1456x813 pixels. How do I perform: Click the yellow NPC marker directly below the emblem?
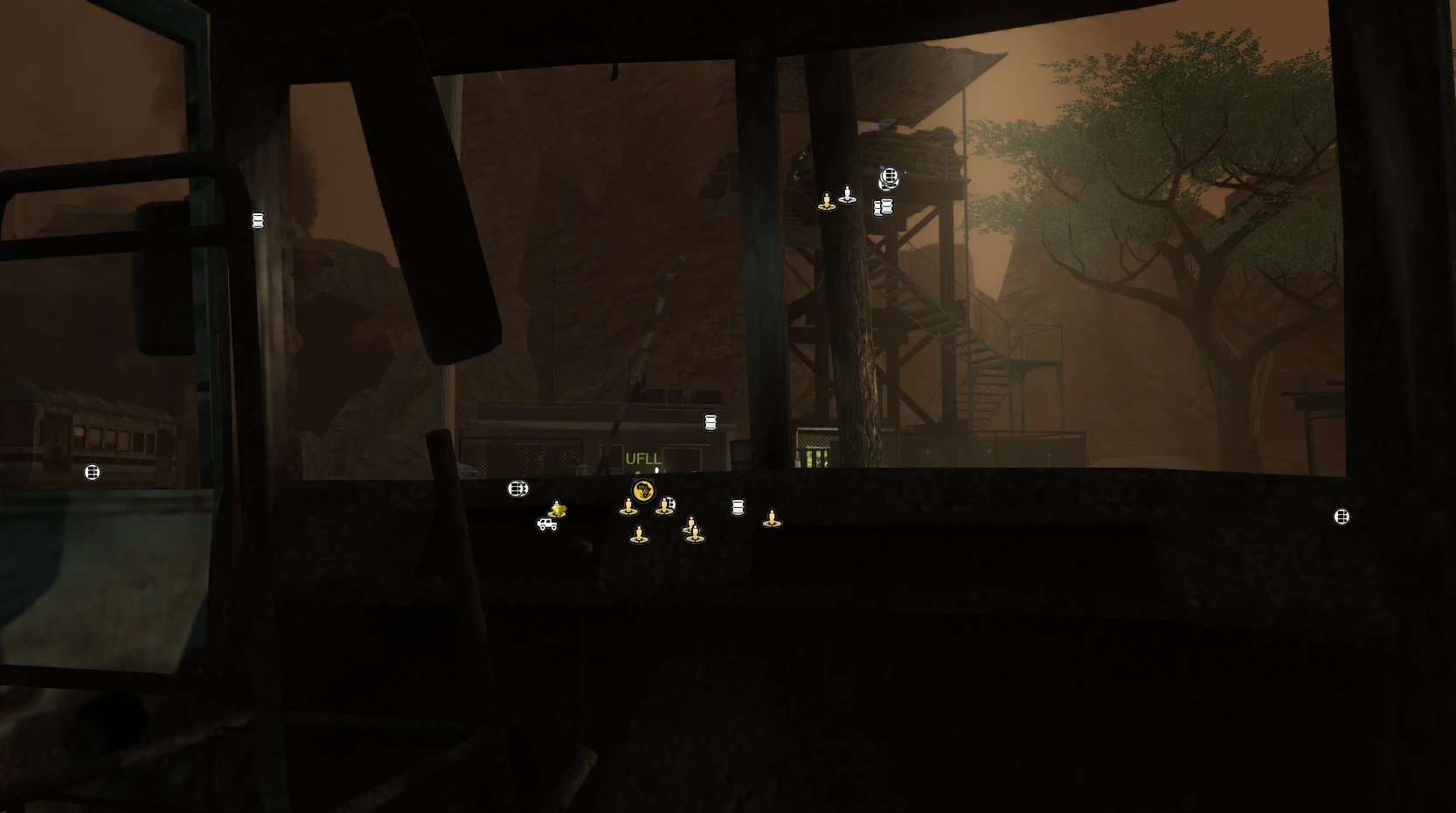pos(628,506)
